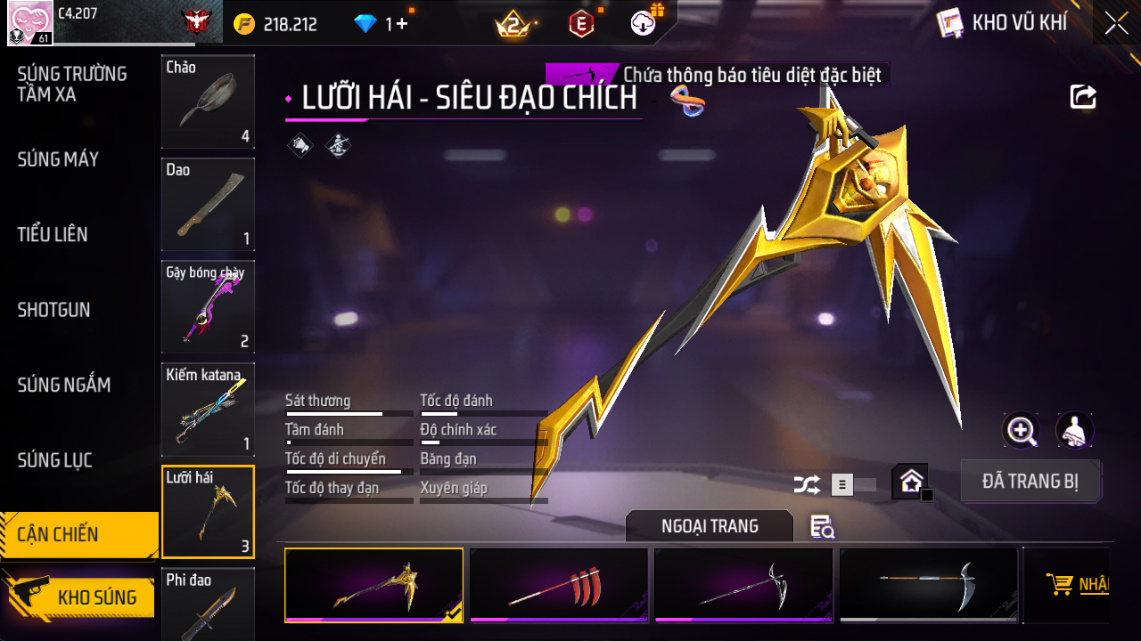Share the weapon skin via share icon

pos(1083,97)
